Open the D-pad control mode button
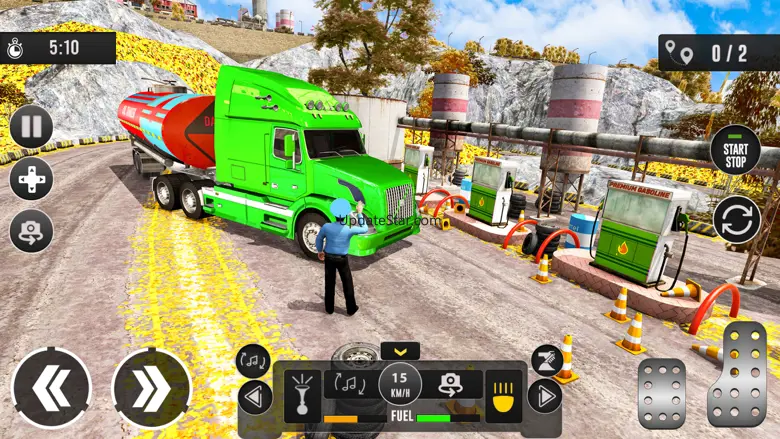This screenshot has height=439, width=780. (x=31, y=179)
